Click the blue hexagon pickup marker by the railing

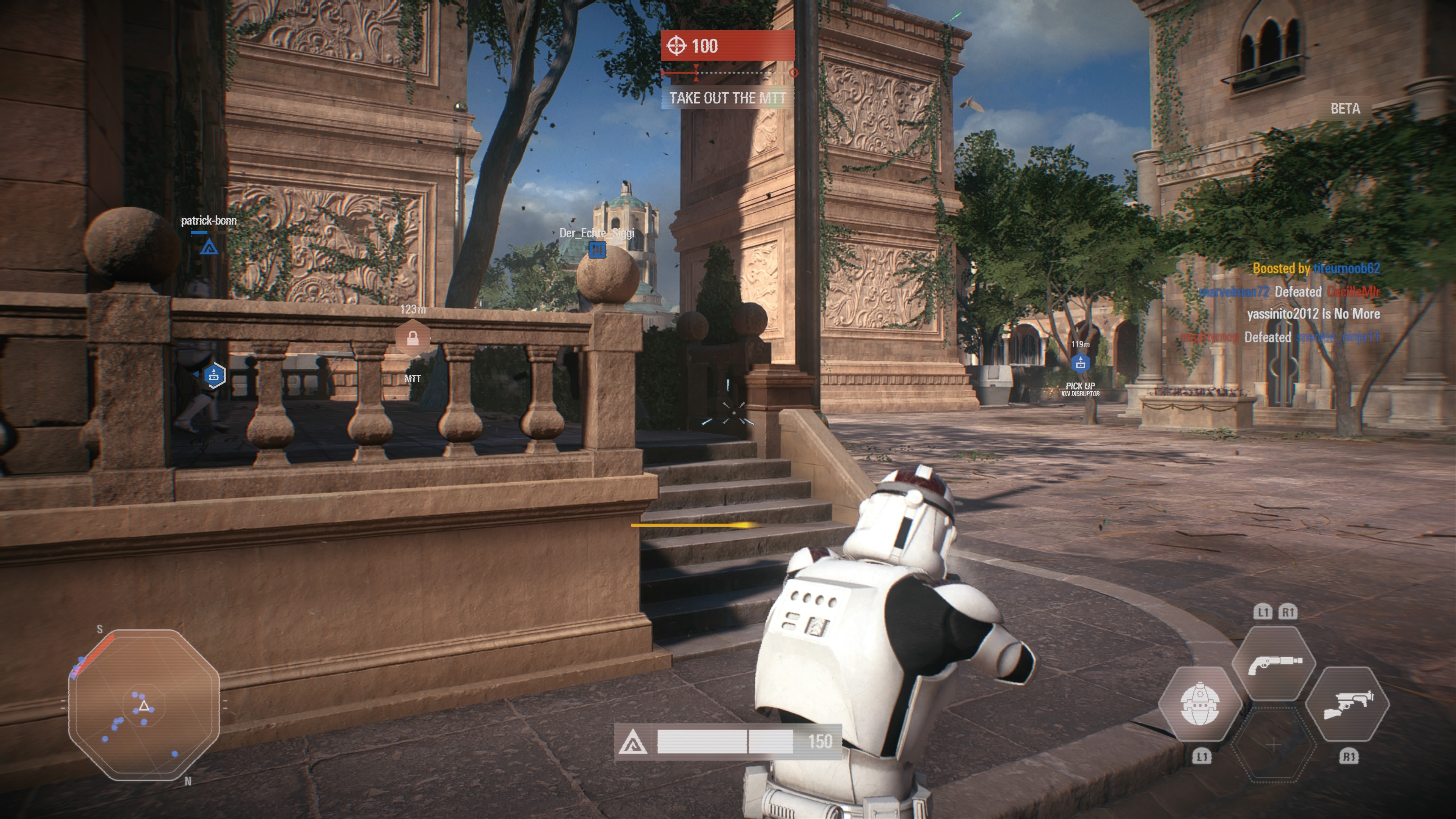[213, 375]
